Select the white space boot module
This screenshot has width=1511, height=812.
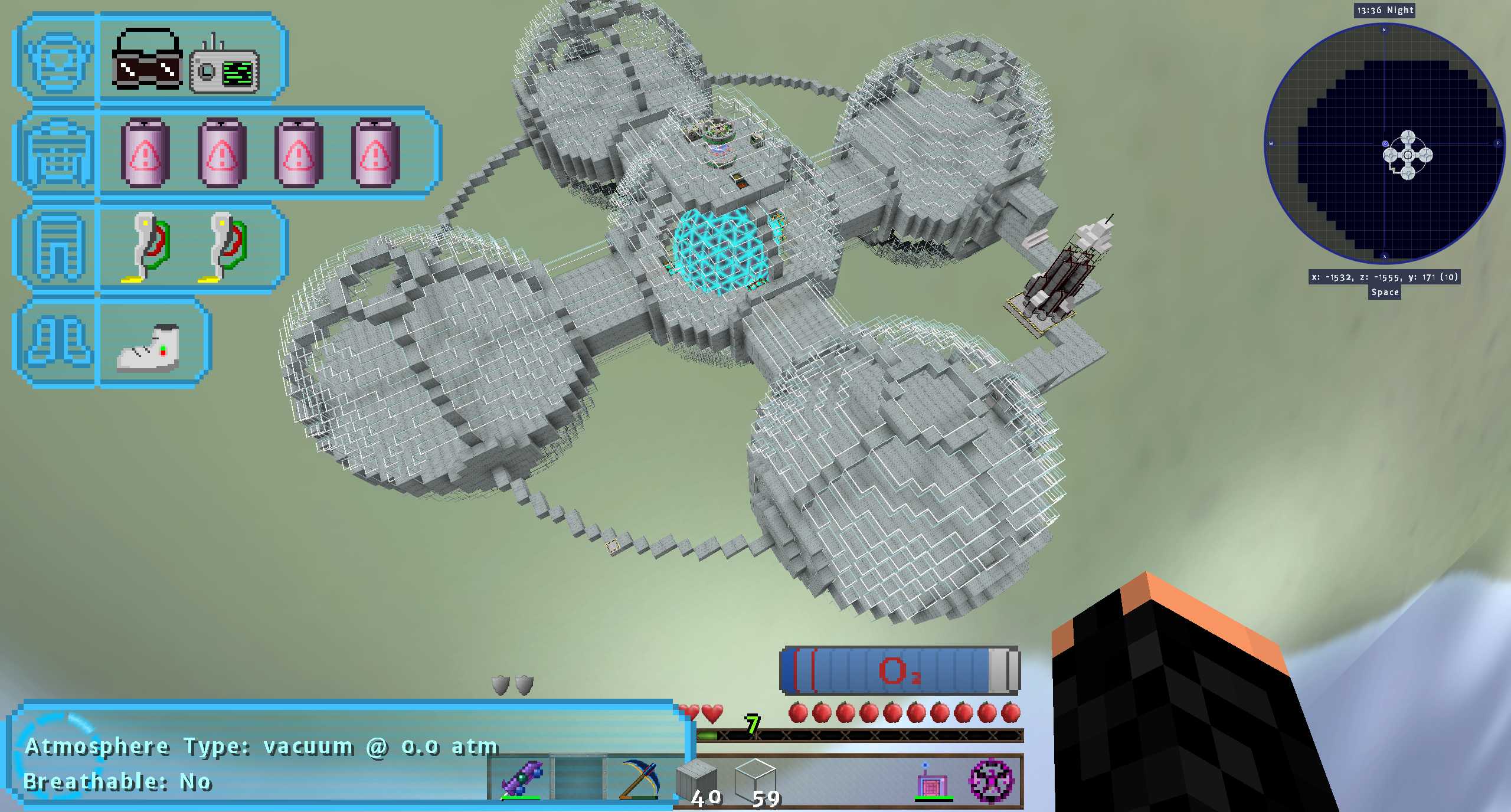149,348
